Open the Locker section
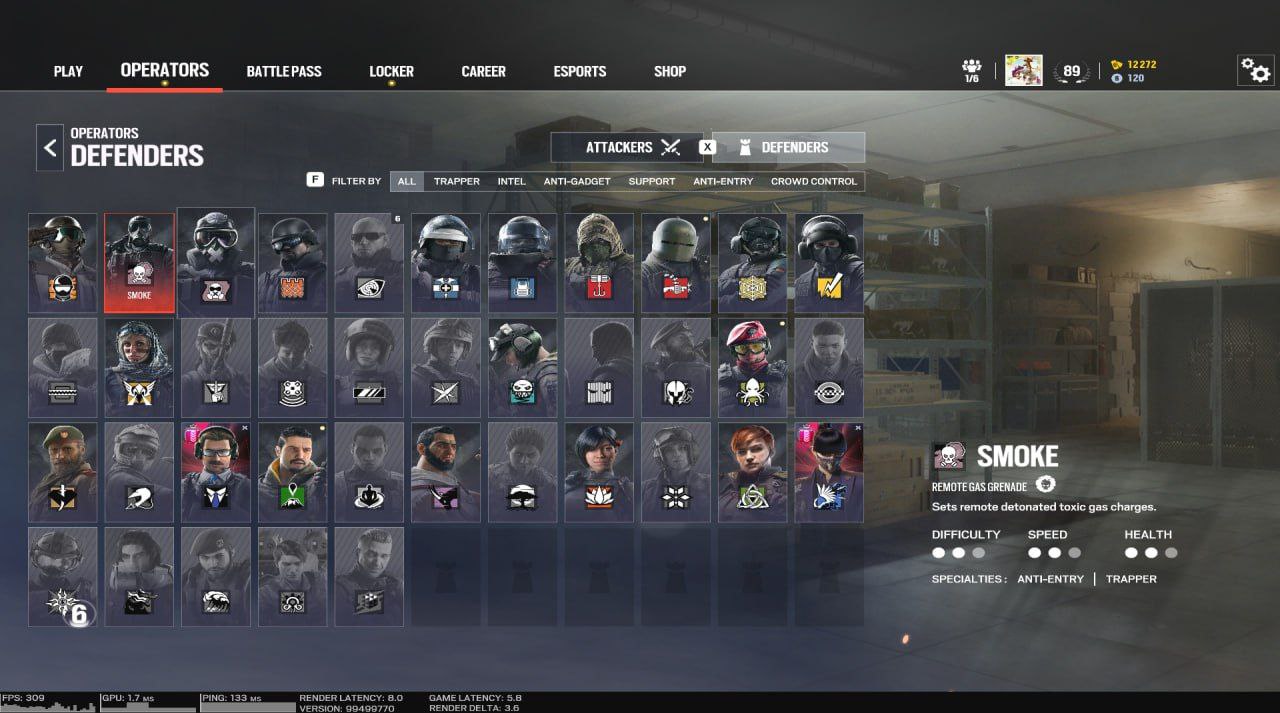Viewport: 1280px width, 713px height. pos(391,72)
